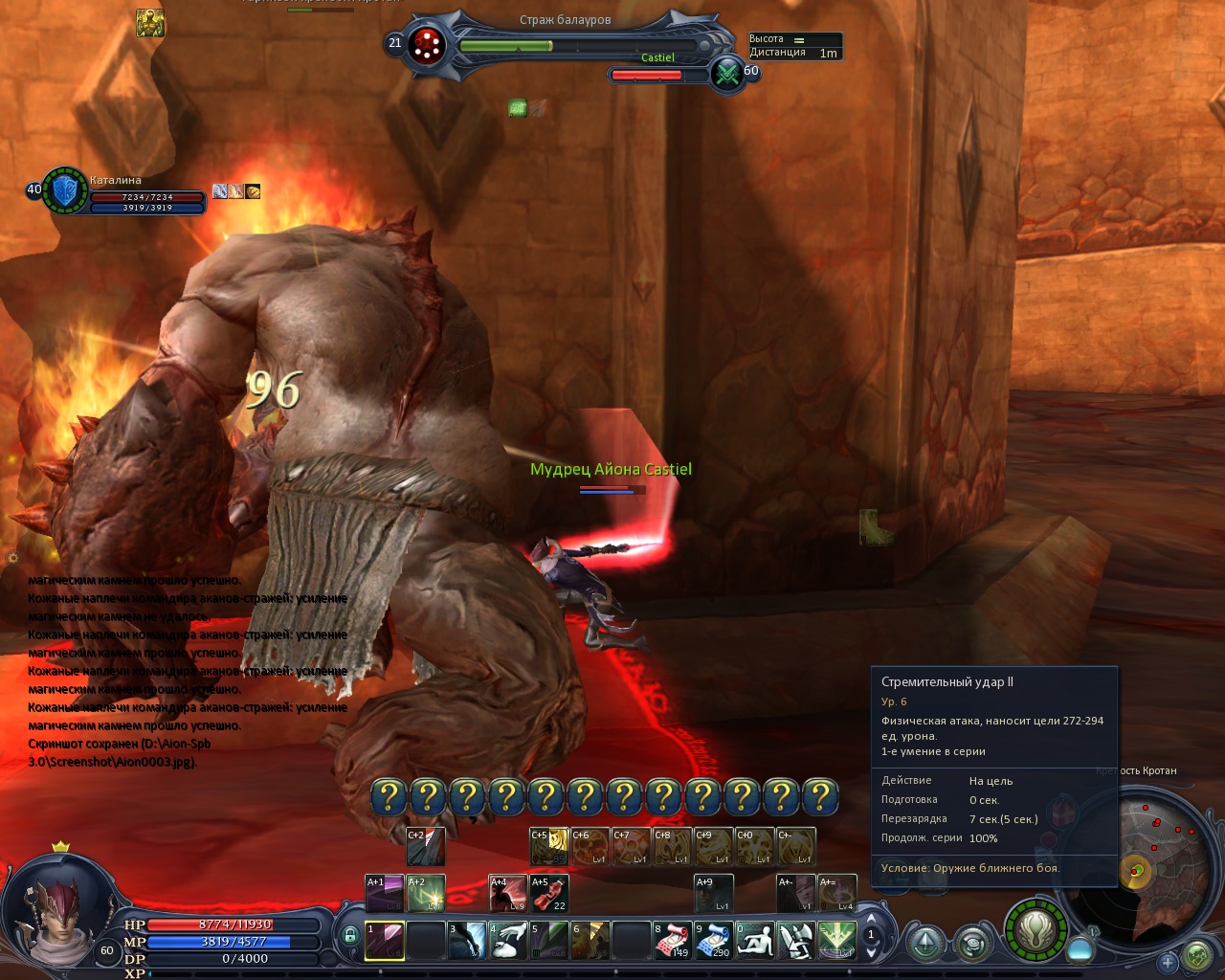This screenshot has height=980, width=1225.
Task: Activate the skill bound to C+2
Action: coord(426,847)
